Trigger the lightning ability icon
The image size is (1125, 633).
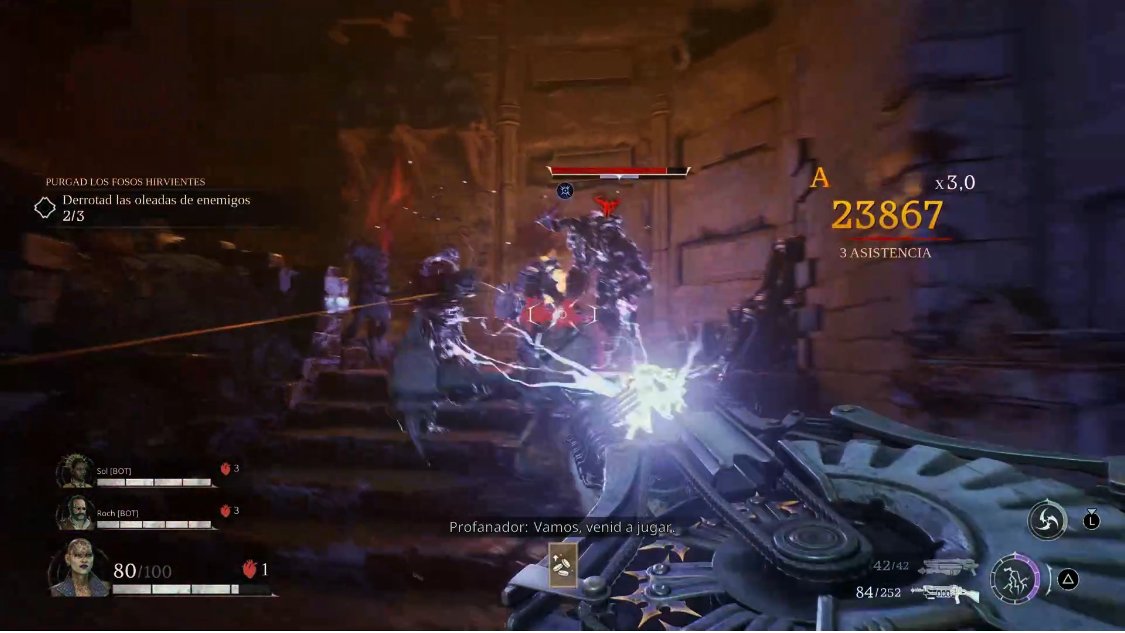[x=1014, y=579]
